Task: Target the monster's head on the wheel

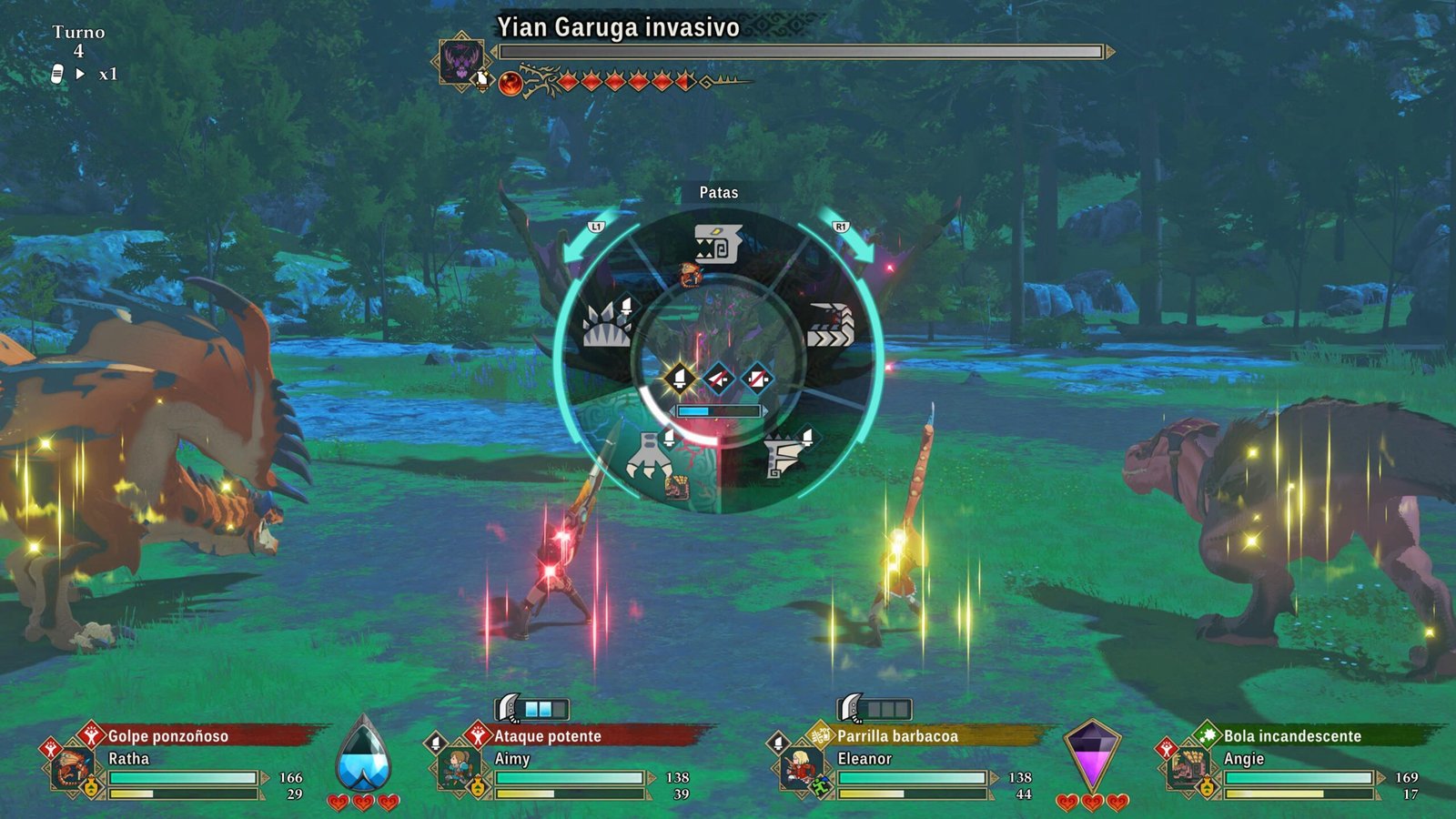Action: (x=717, y=244)
